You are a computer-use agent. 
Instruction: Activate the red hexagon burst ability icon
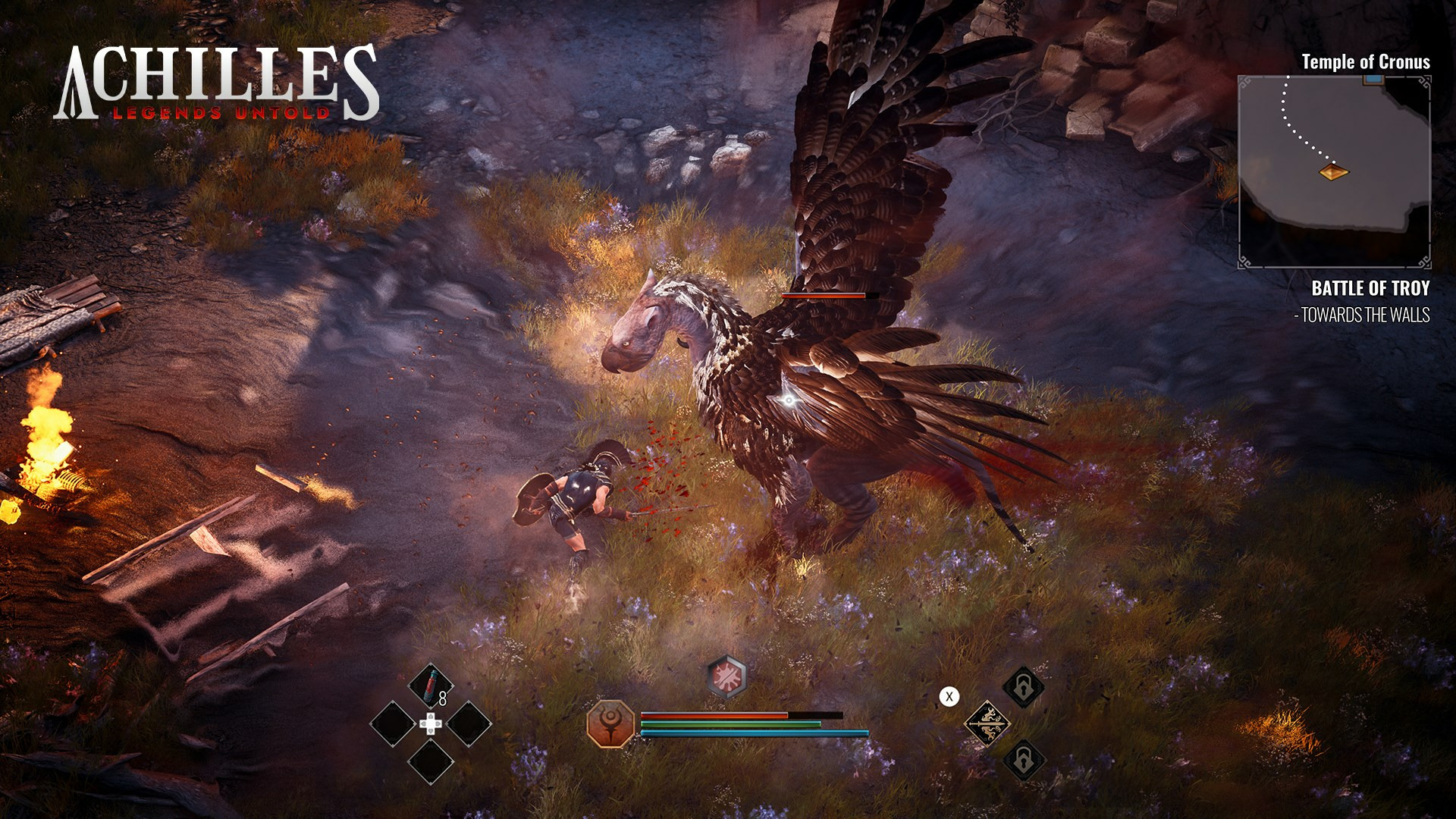coord(727,676)
